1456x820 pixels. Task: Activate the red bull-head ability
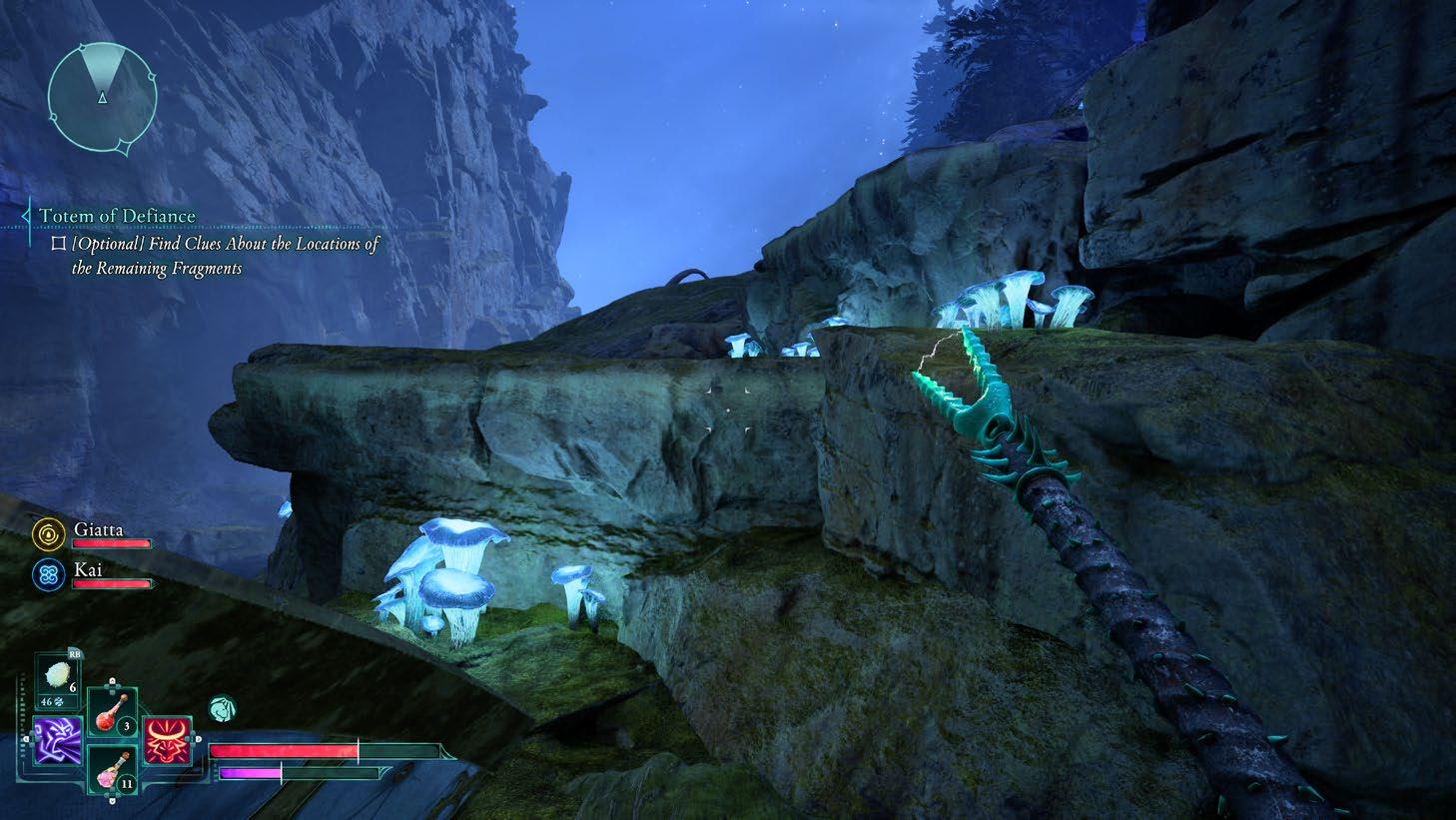click(x=166, y=740)
